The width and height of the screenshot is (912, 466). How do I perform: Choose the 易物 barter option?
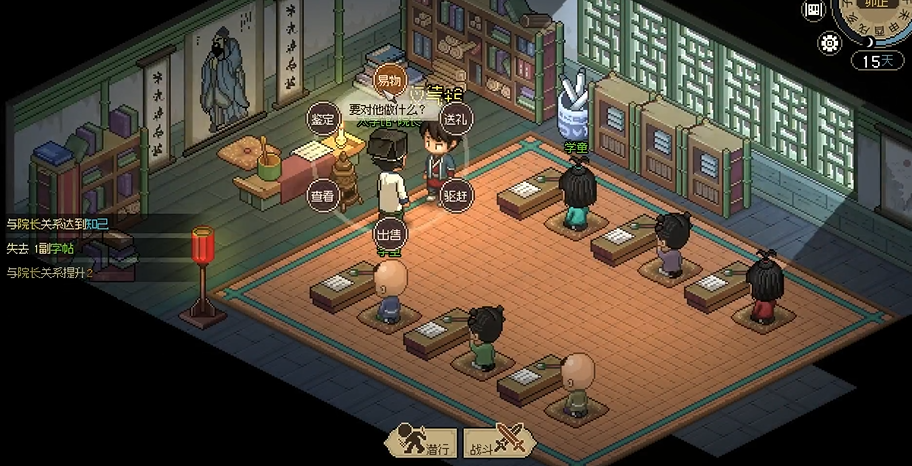[x=388, y=79]
